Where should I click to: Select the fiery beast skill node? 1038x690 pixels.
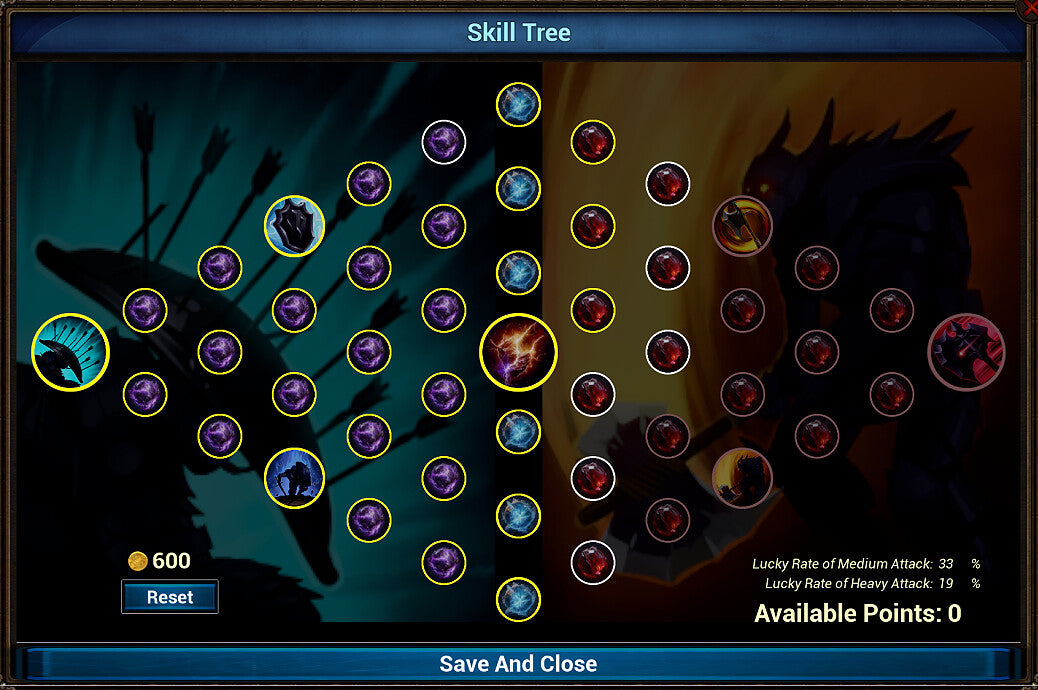click(x=742, y=478)
